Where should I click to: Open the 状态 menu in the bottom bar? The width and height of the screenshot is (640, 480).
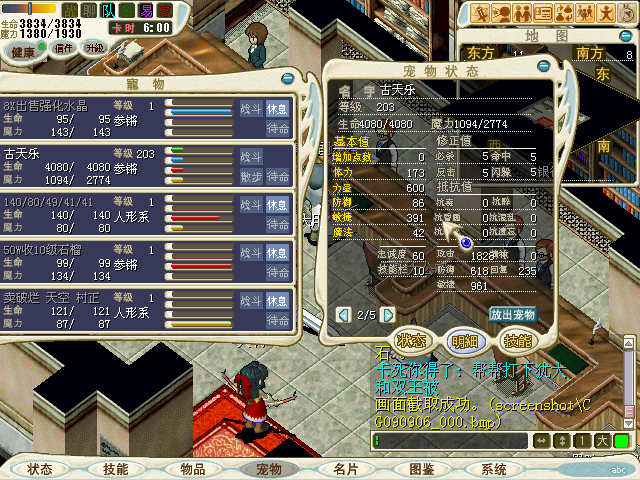(41, 469)
